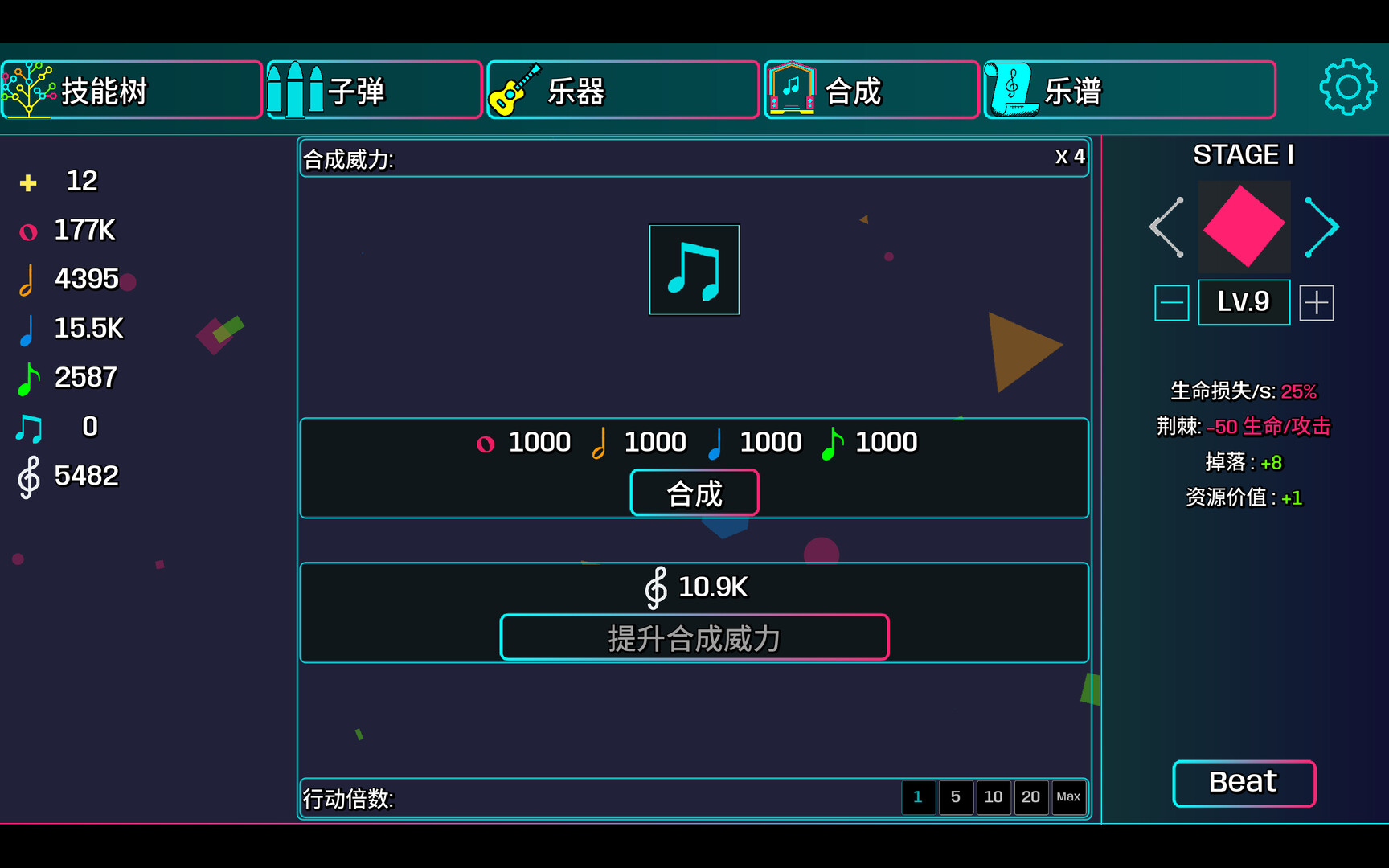Viewport: 1389px width, 868px height.
Task: Click the right arrow to view next stage
Action: click(x=1321, y=226)
